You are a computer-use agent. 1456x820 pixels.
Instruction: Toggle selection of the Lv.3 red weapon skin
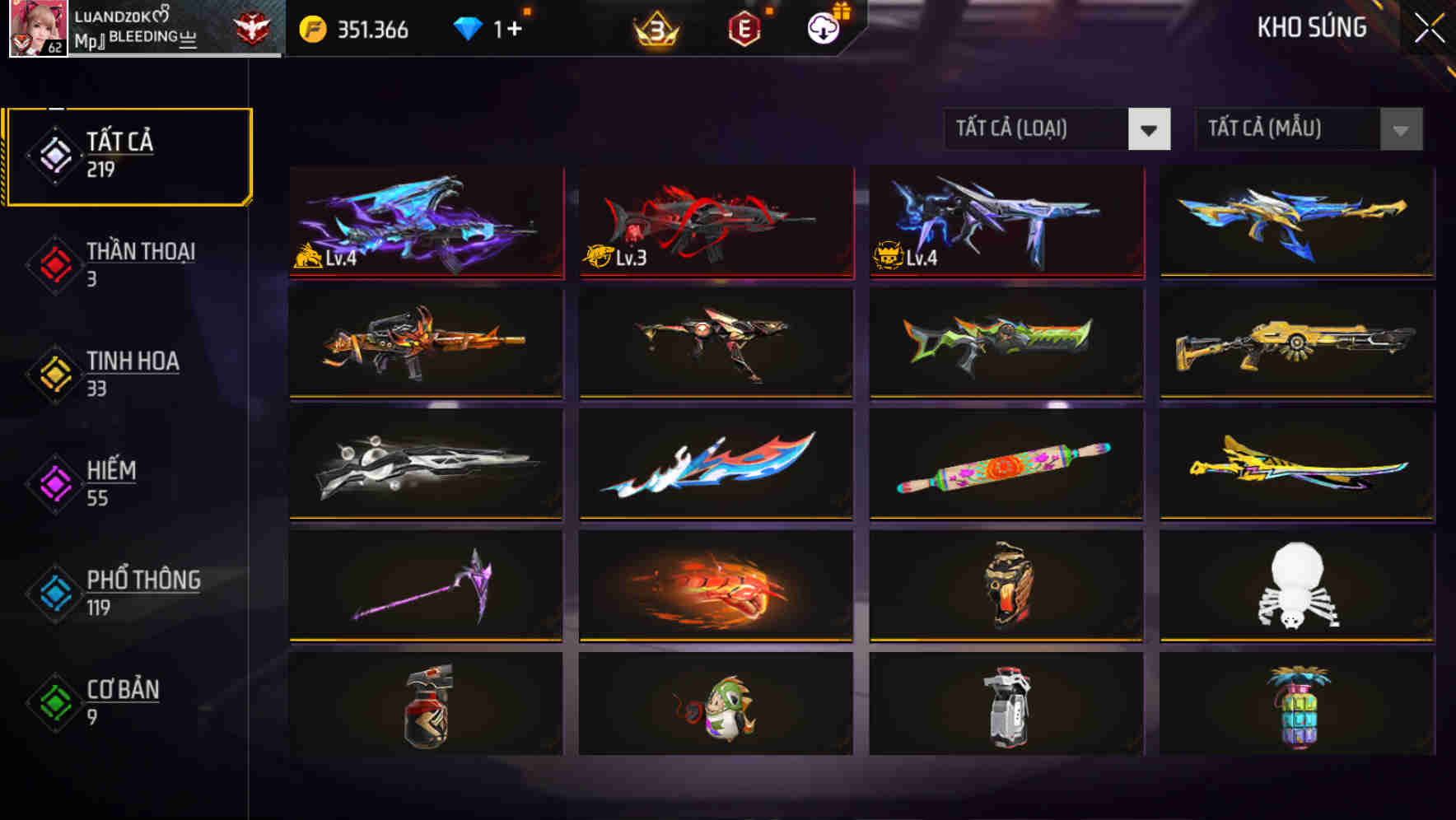point(715,224)
